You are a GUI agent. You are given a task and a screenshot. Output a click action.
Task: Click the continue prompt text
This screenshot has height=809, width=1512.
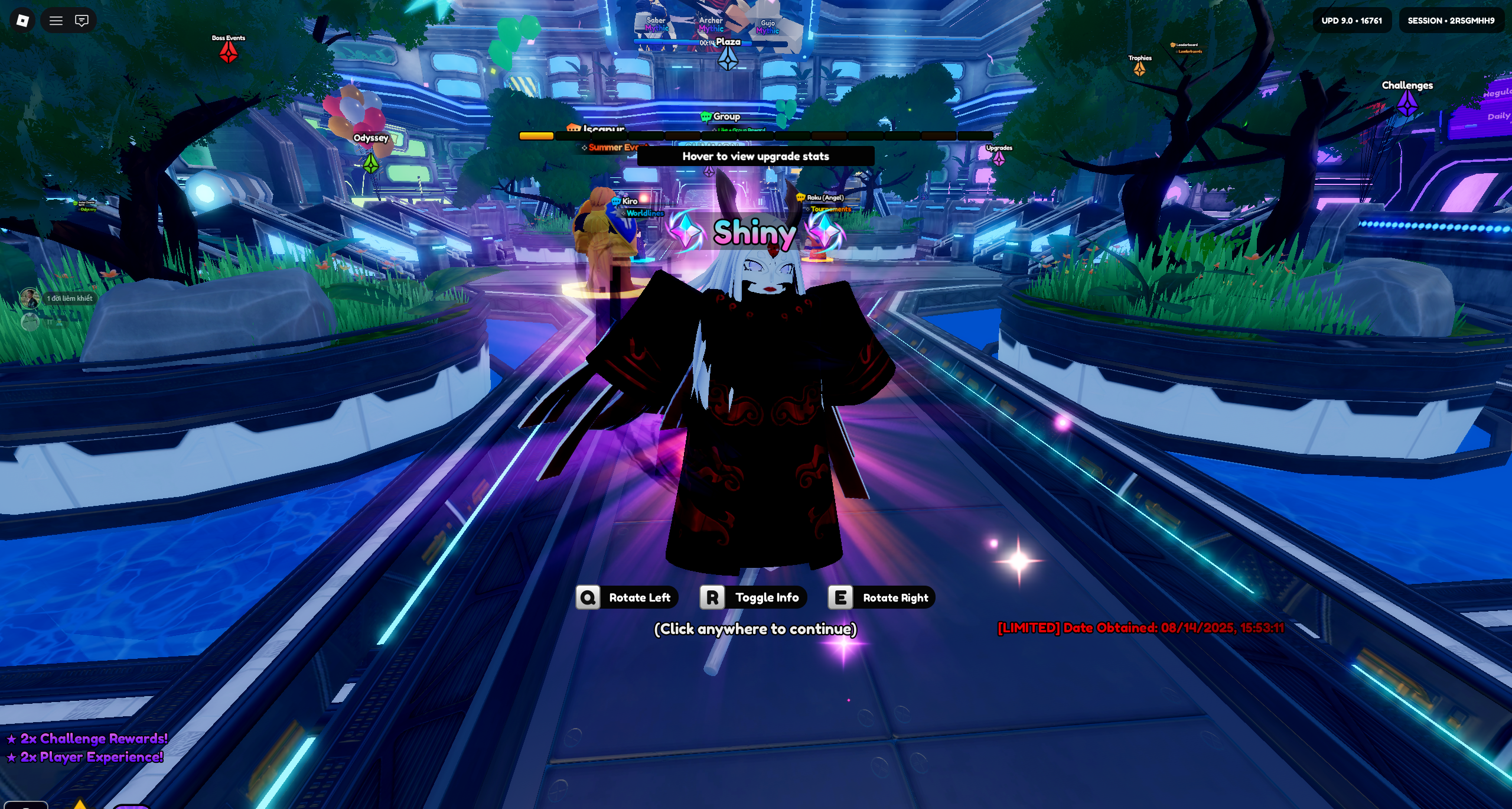click(x=755, y=629)
